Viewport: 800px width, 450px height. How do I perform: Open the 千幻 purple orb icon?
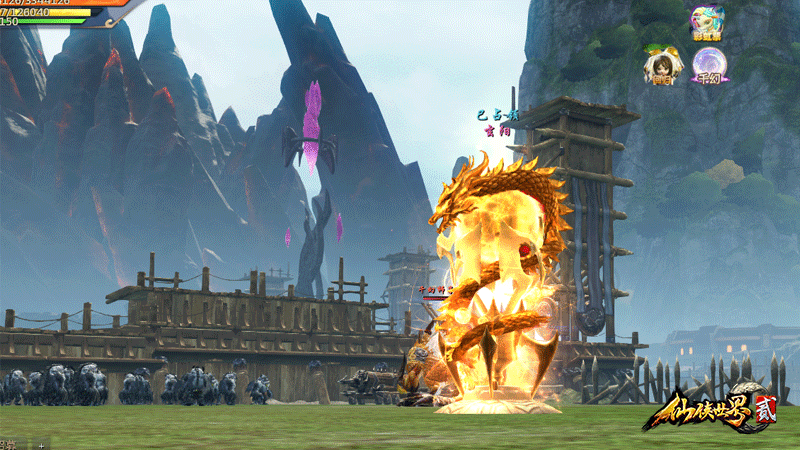[x=709, y=66]
